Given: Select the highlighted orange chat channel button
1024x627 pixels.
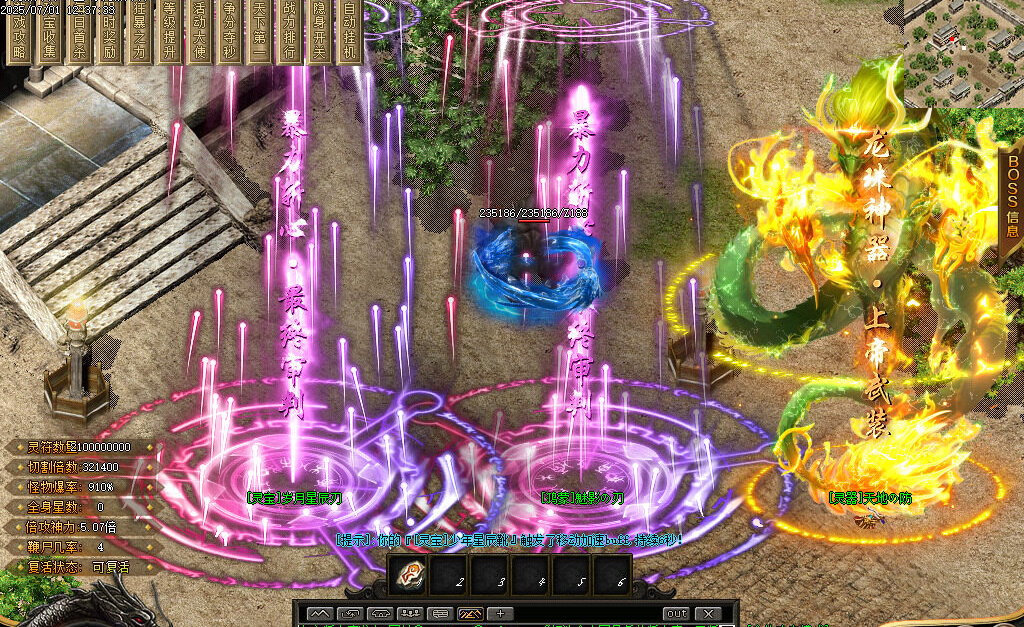Looking at the screenshot, I should 470,613.
